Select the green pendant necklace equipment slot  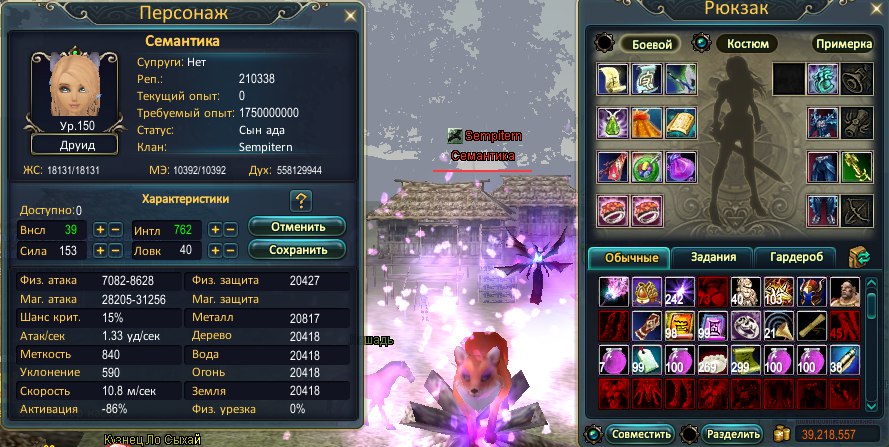[x=613, y=123]
